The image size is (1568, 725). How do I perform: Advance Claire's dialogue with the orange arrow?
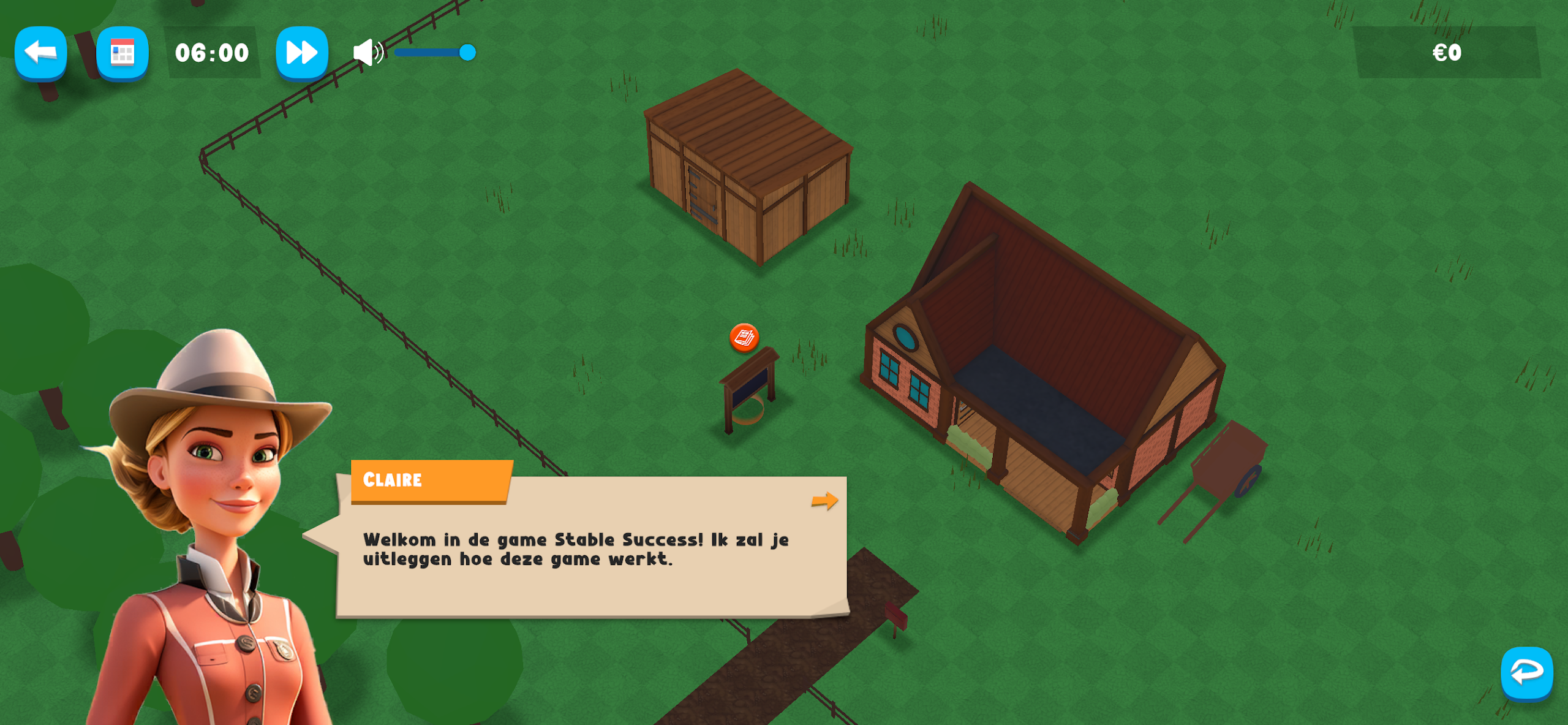click(x=824, y=501)
